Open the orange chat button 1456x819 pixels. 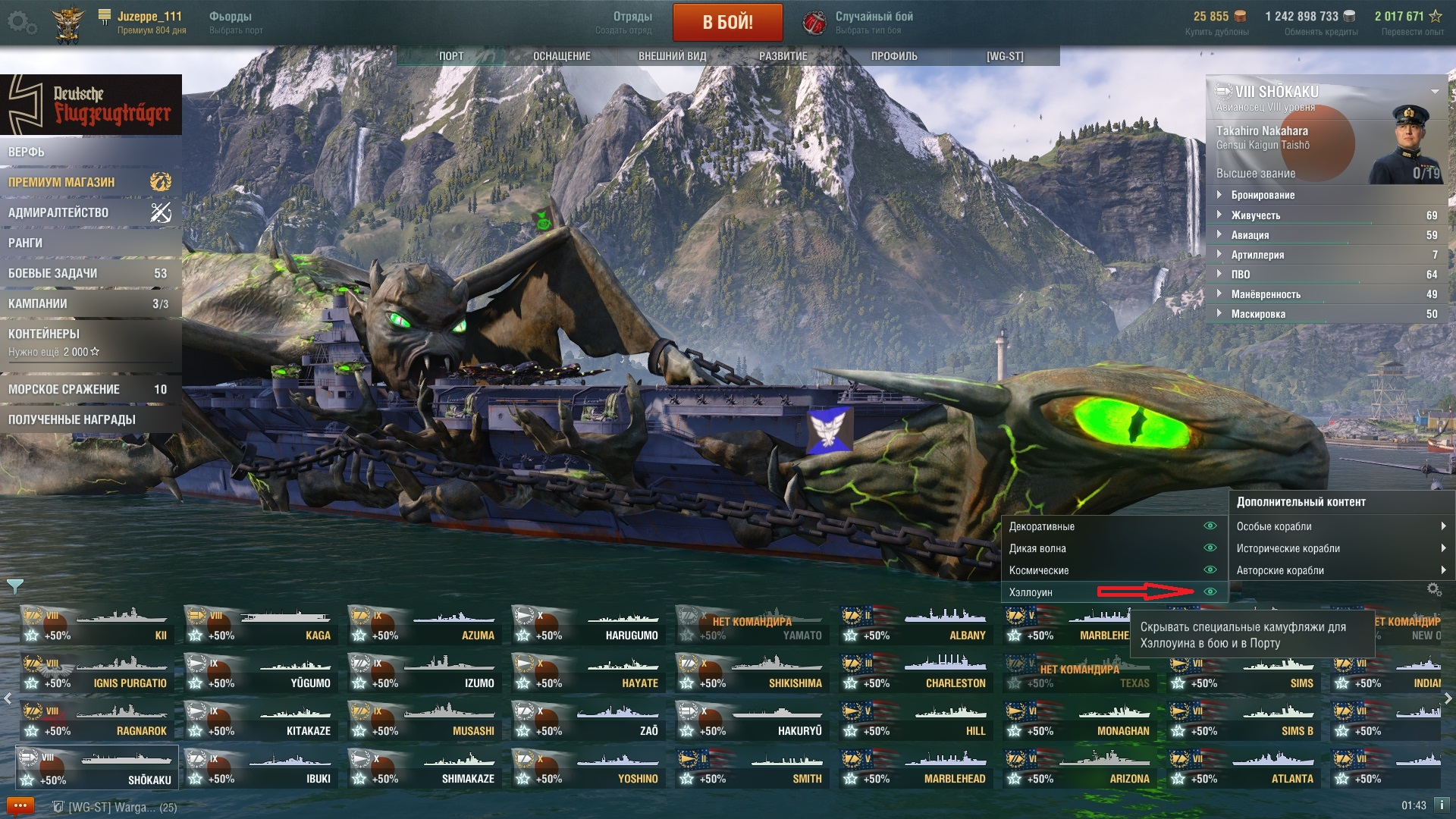(x=20, y=805)
